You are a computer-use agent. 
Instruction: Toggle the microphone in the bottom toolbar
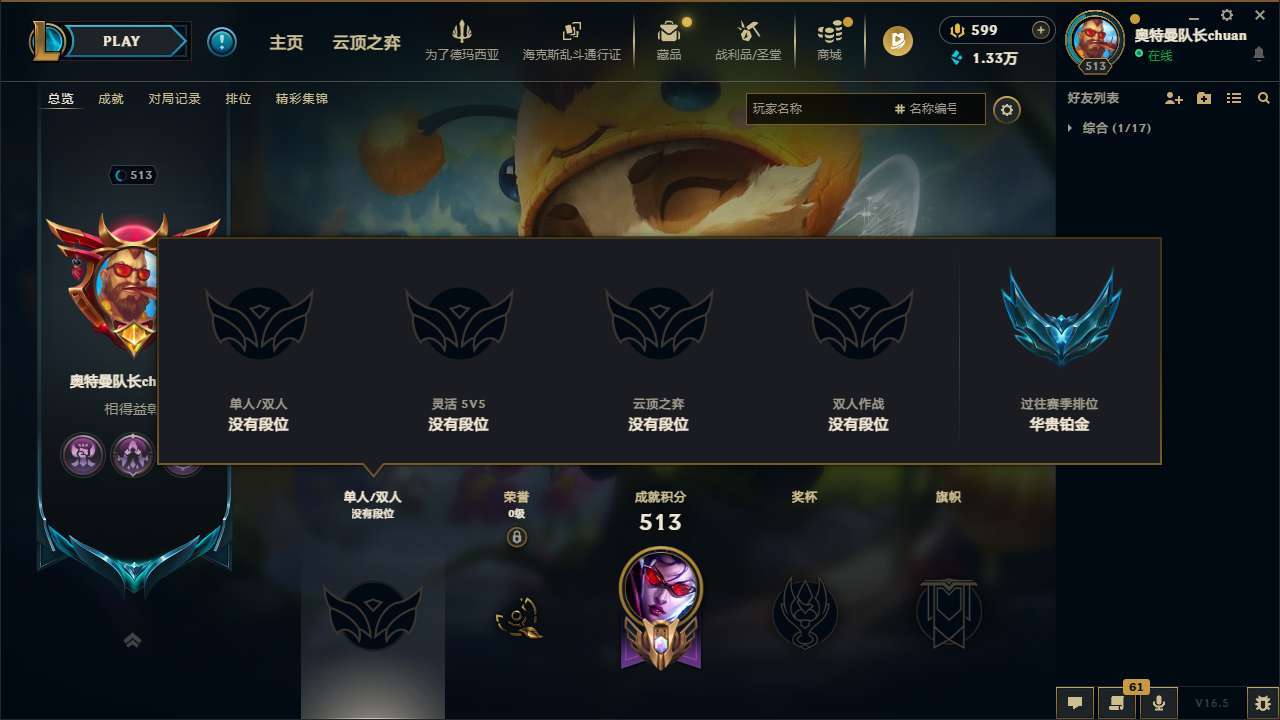point(1159,702)
